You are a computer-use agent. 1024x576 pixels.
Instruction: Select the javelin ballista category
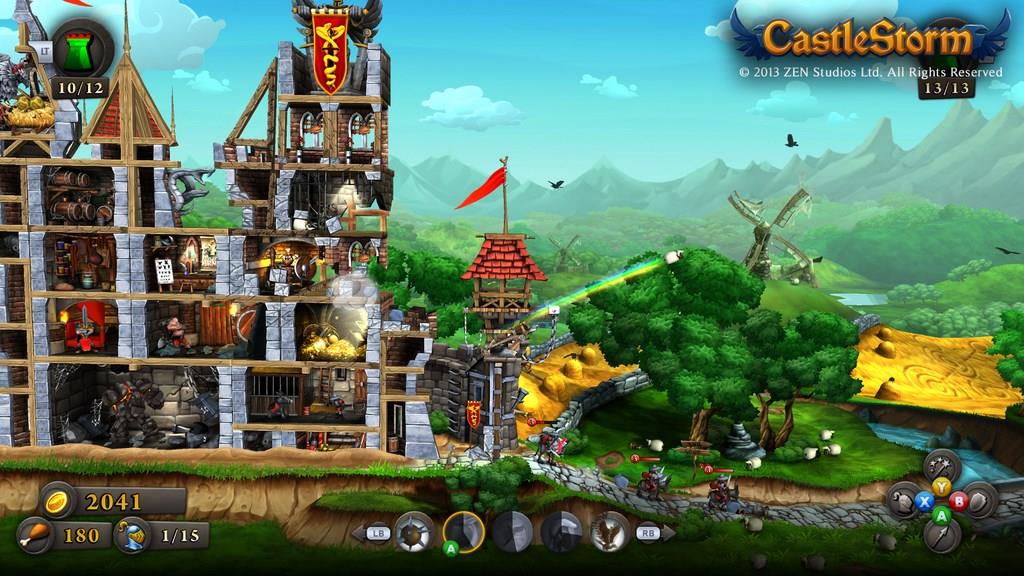(x=941, y=536)
